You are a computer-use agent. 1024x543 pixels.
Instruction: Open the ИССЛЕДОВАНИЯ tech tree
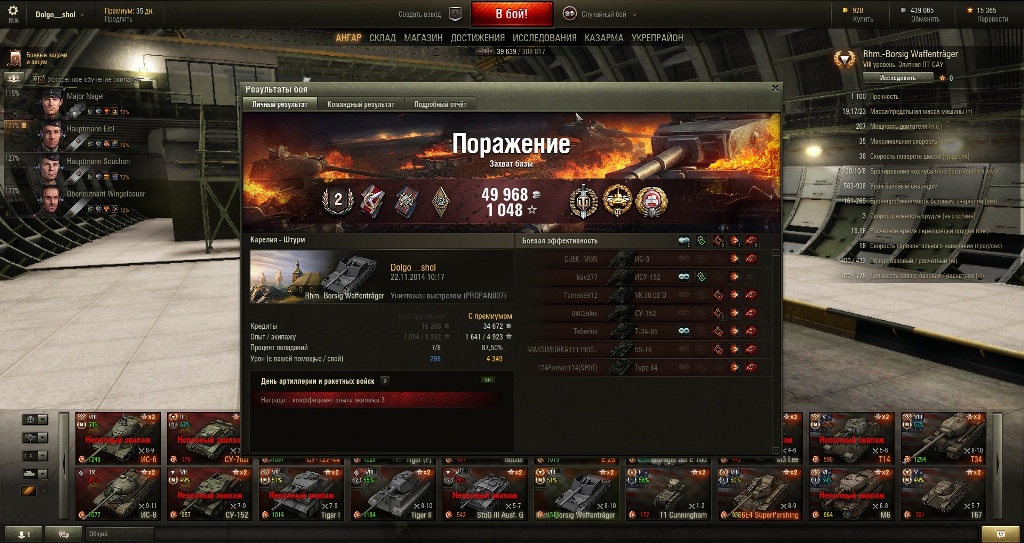[x=544, y=38]
